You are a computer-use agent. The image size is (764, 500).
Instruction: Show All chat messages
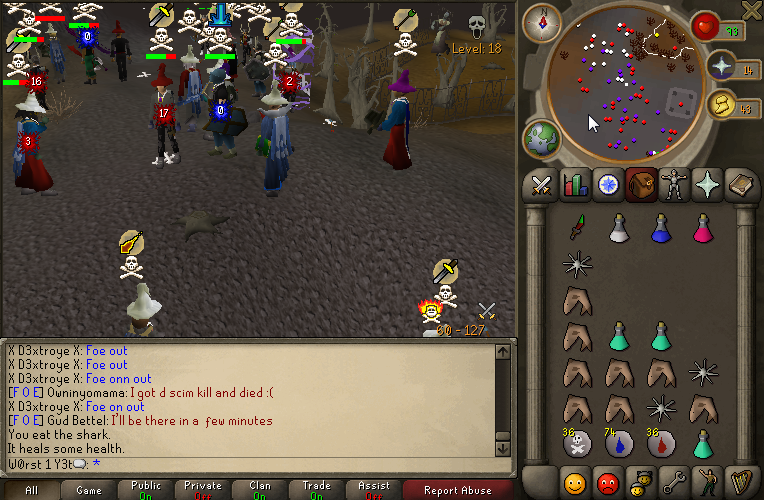coord(32,490)
